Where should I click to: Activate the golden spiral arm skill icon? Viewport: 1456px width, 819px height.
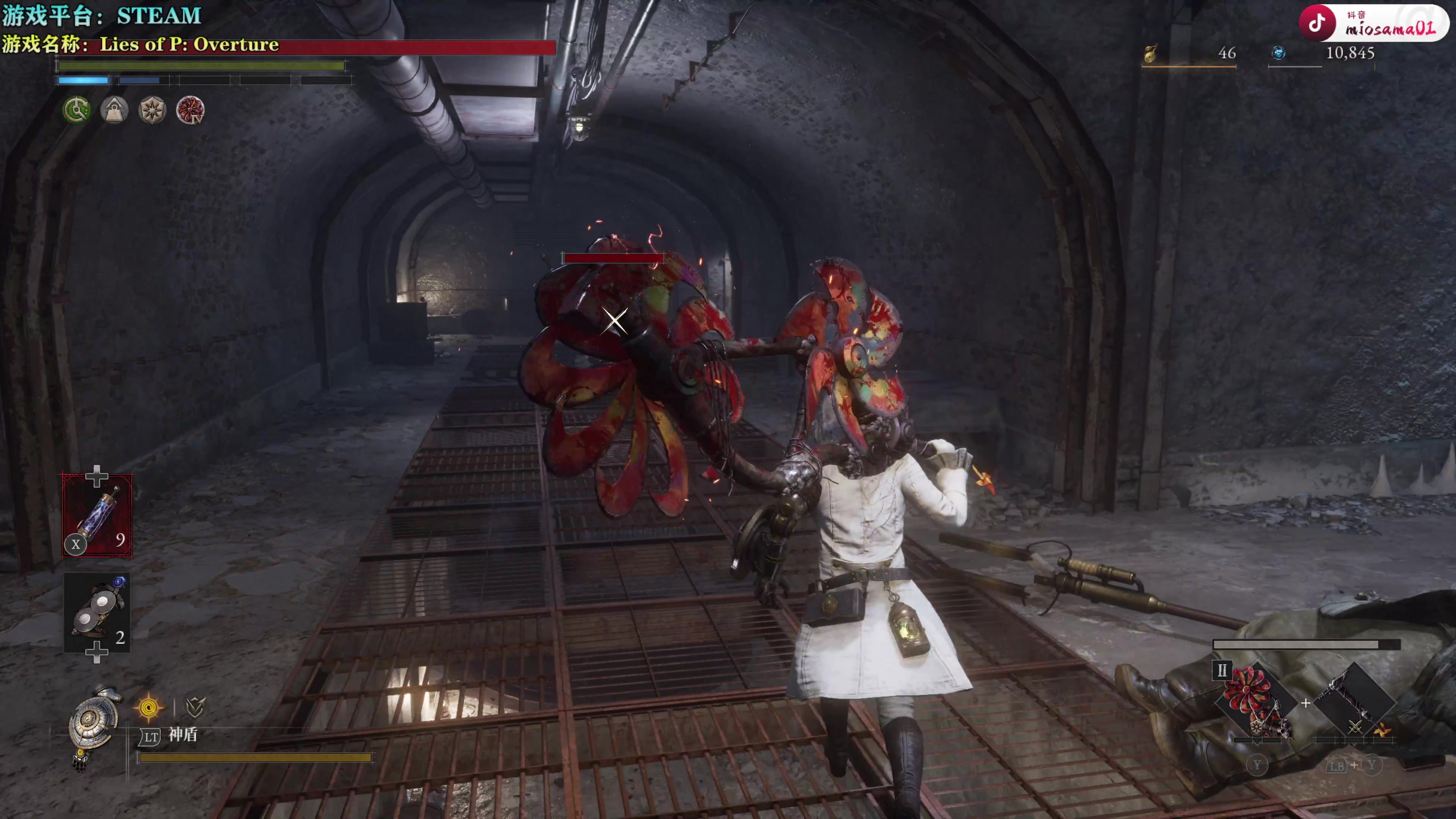coord(149,707)
